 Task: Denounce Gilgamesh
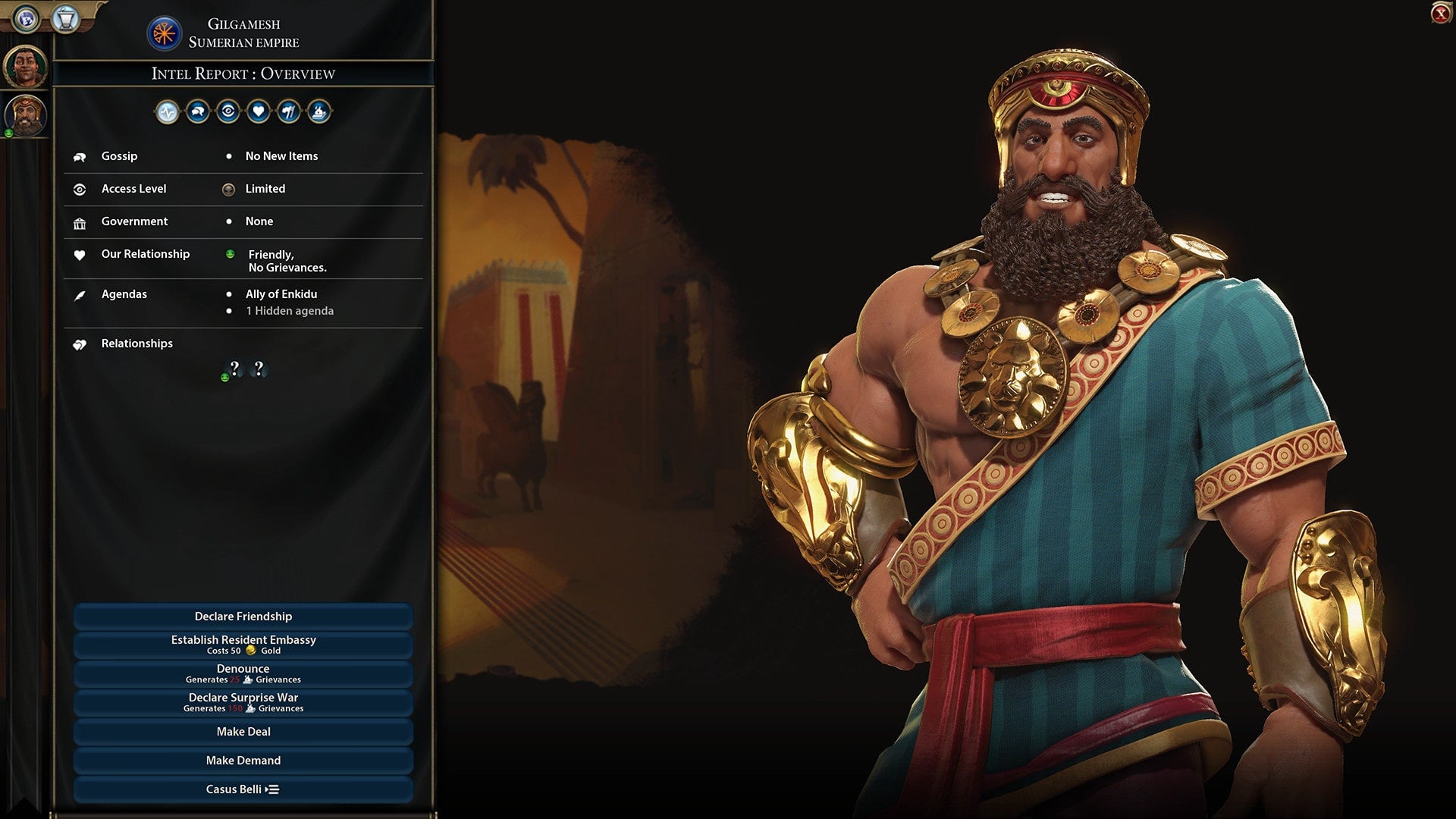243,672
